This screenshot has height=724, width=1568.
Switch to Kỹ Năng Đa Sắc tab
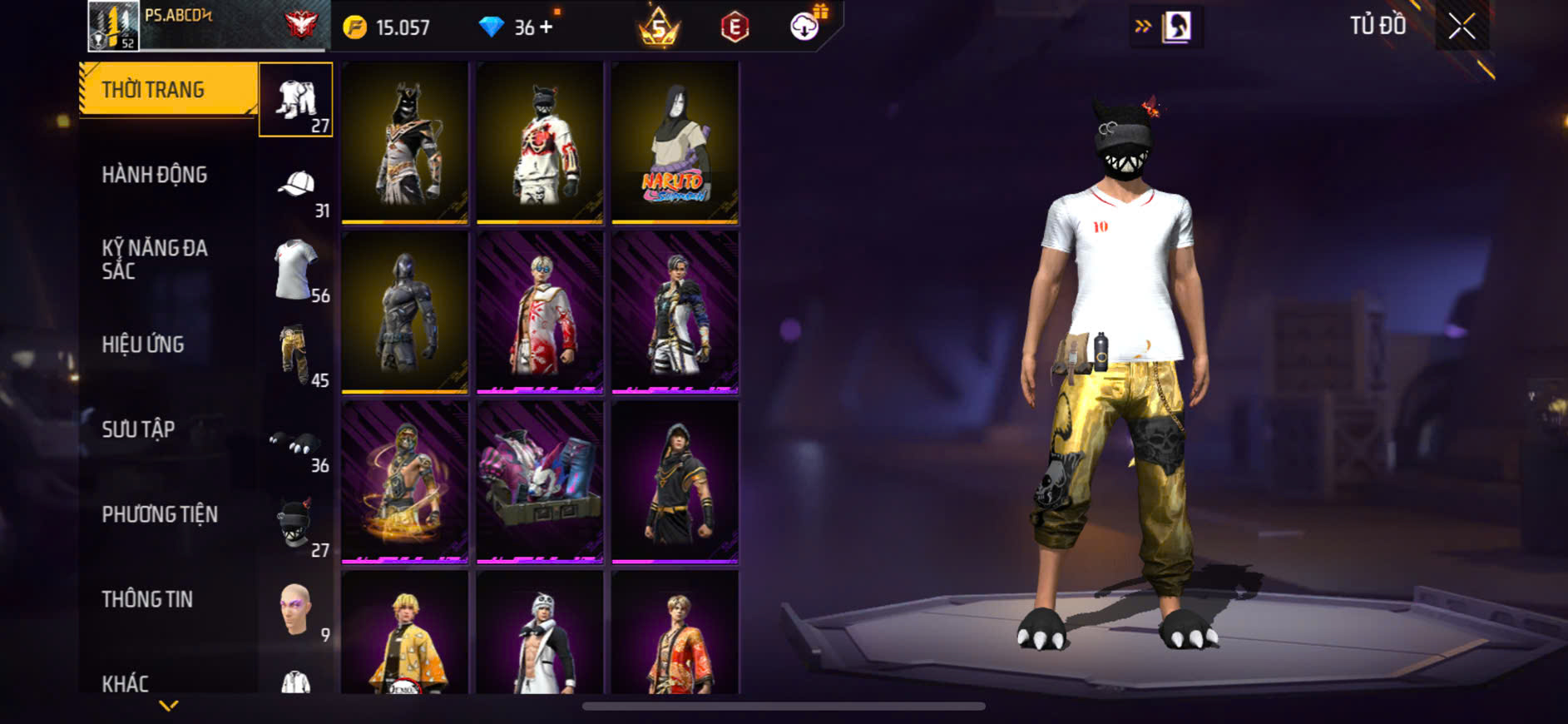coord(155,259)
